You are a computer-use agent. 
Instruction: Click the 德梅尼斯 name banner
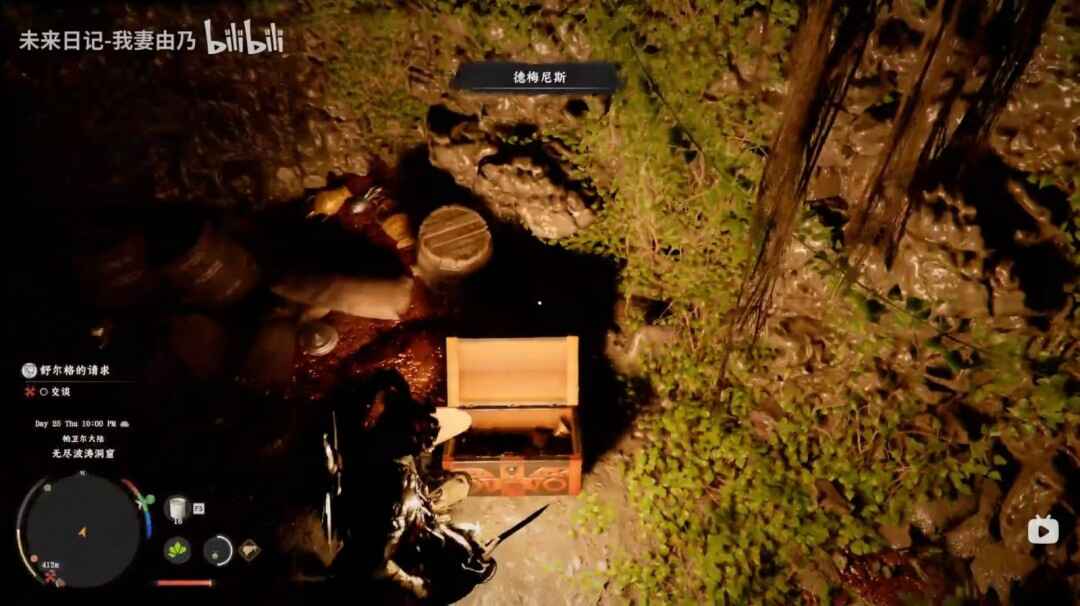(539, 77)
